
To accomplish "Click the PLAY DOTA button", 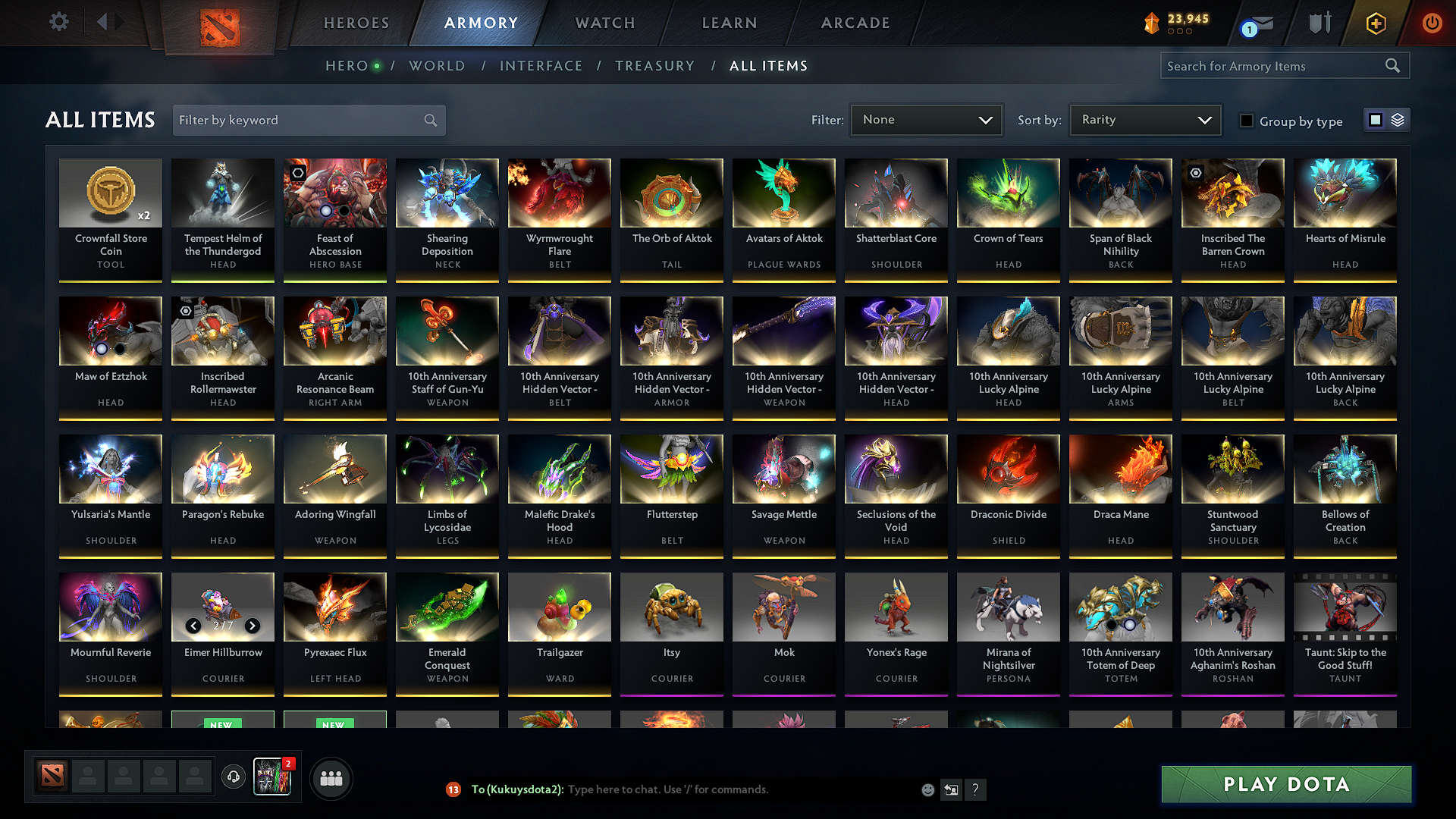I will click(x=1285, y=784).
